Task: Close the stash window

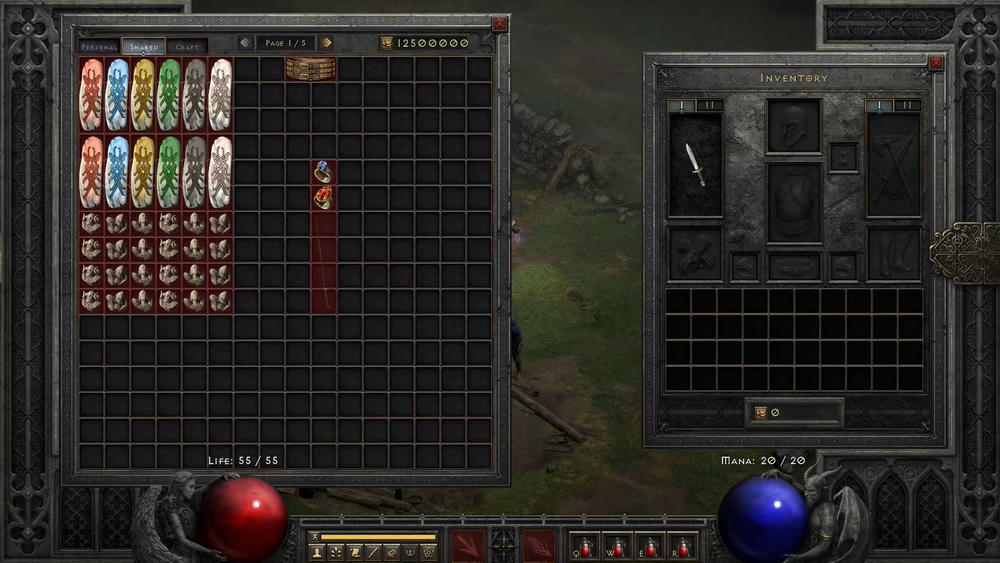Action: pos(499,24)
